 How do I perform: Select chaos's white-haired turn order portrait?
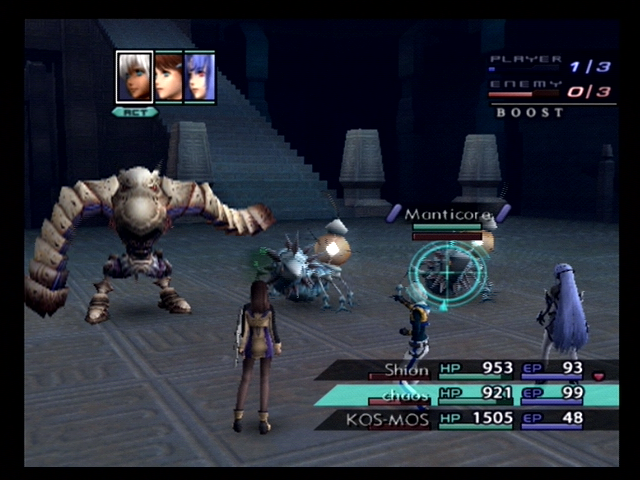[134, 77]
